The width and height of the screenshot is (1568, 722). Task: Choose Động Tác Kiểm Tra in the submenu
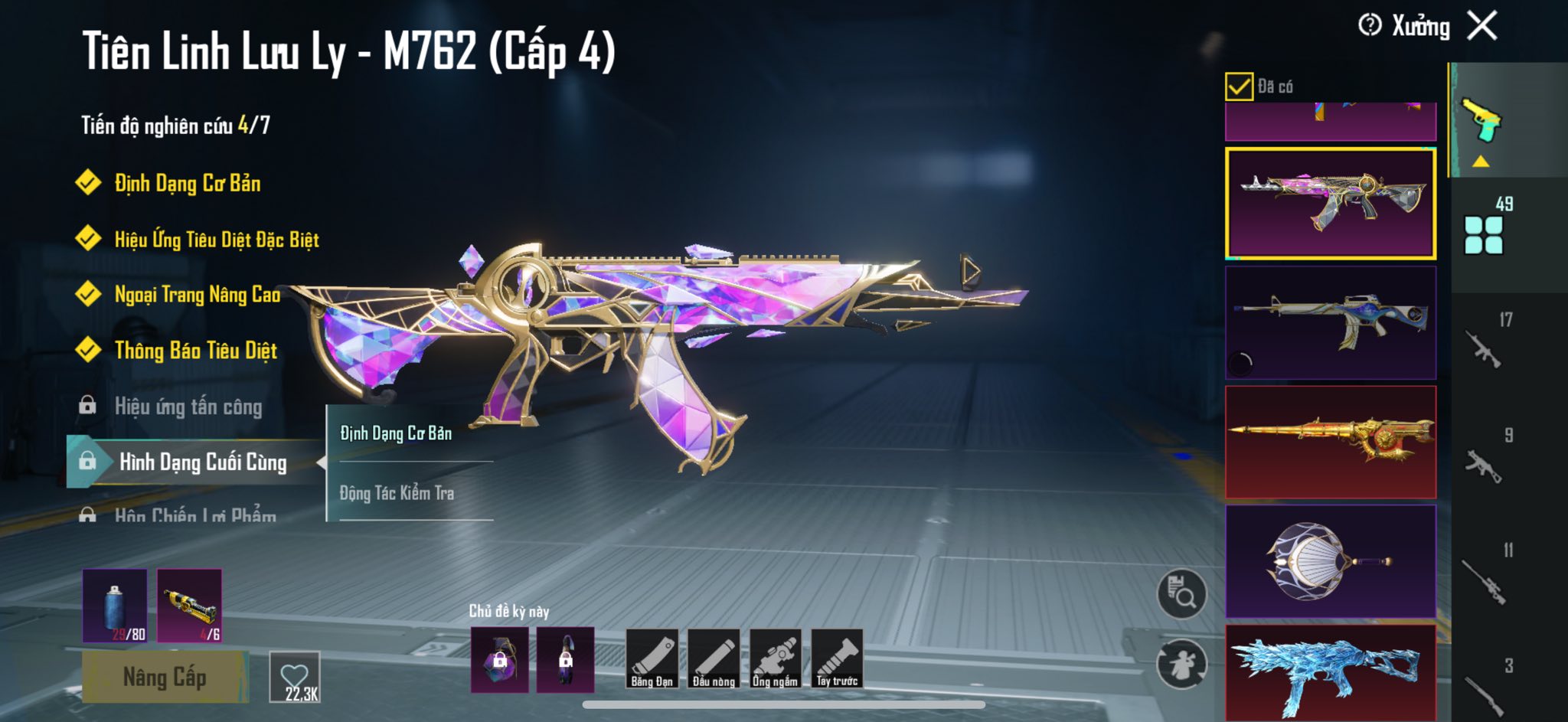(397, 493)
